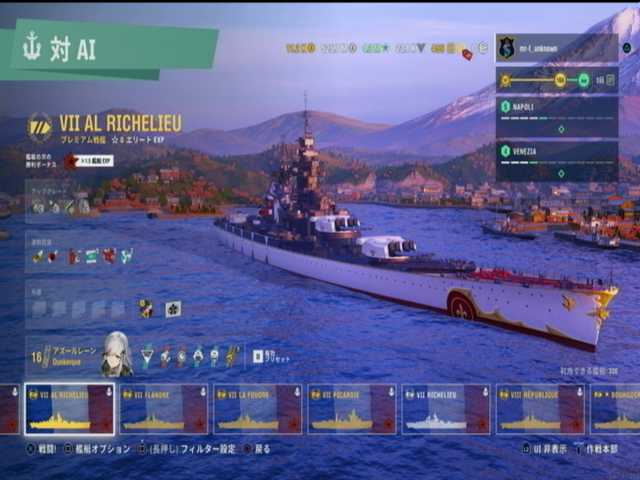Click the red star ship EXP bonus badge

(71, 160)
